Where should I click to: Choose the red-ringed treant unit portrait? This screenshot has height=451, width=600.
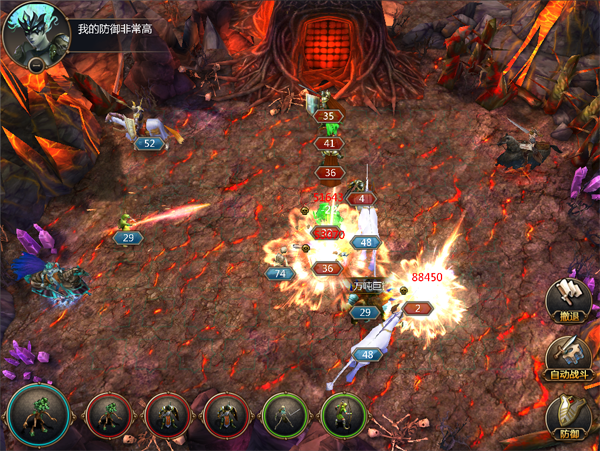[x=108, y=416]
